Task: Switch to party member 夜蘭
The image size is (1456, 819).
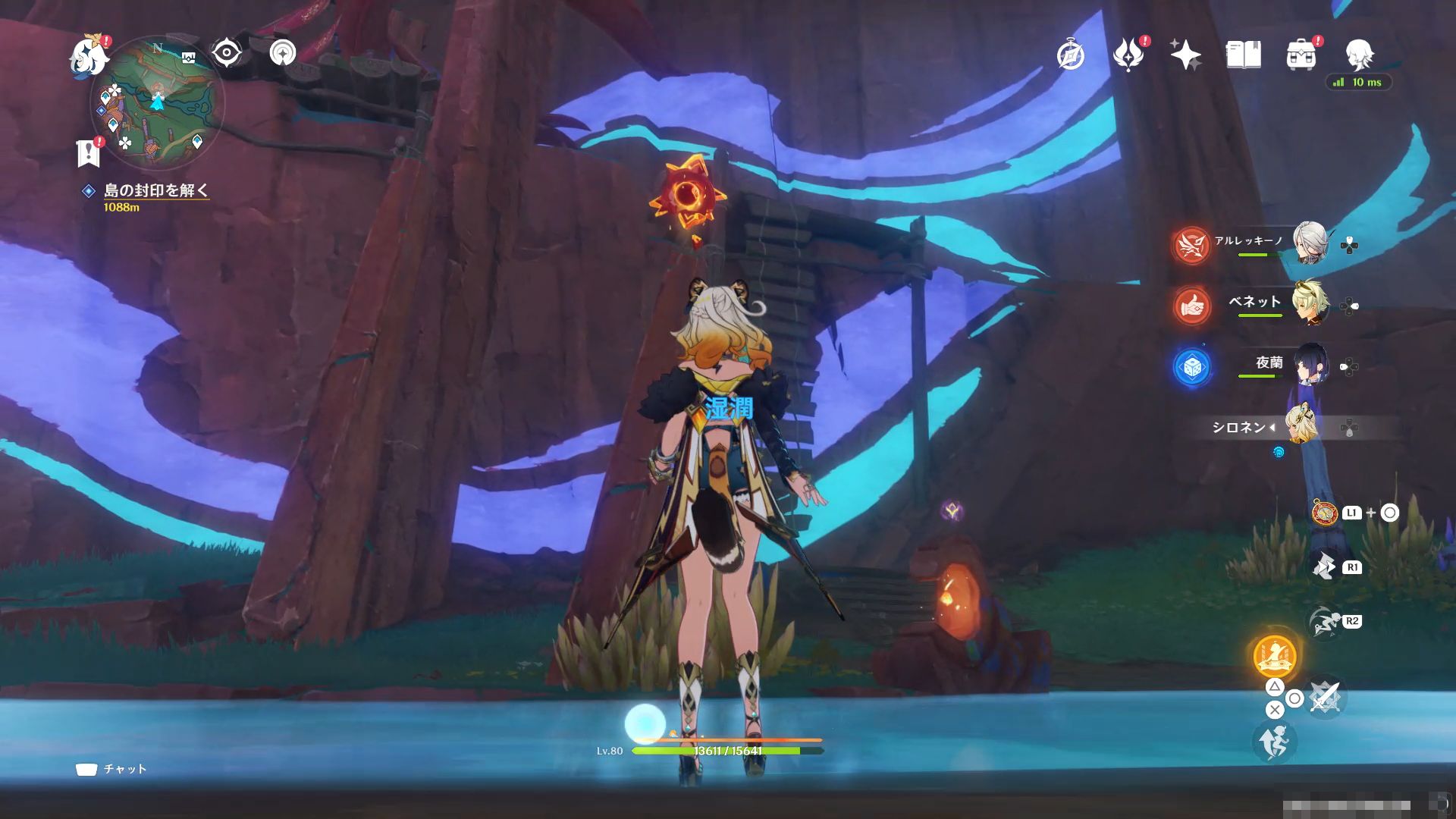Action: (1310, 366)
